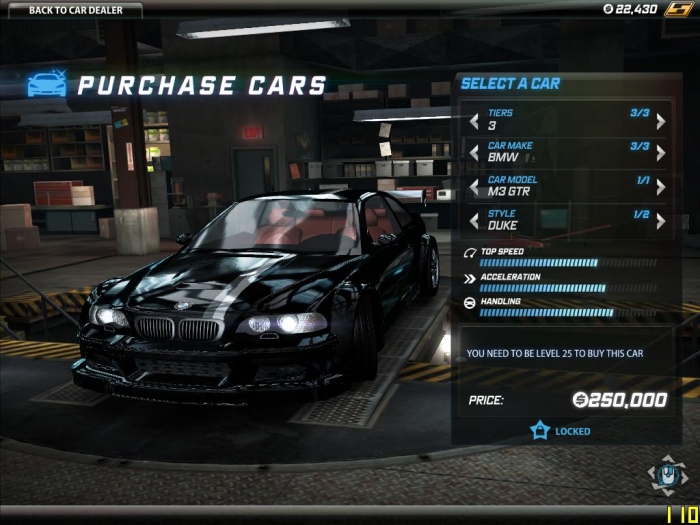Screen dimensions: 700x525
Task: Select next tier with right arrow
Action: (x=660, y=122)
